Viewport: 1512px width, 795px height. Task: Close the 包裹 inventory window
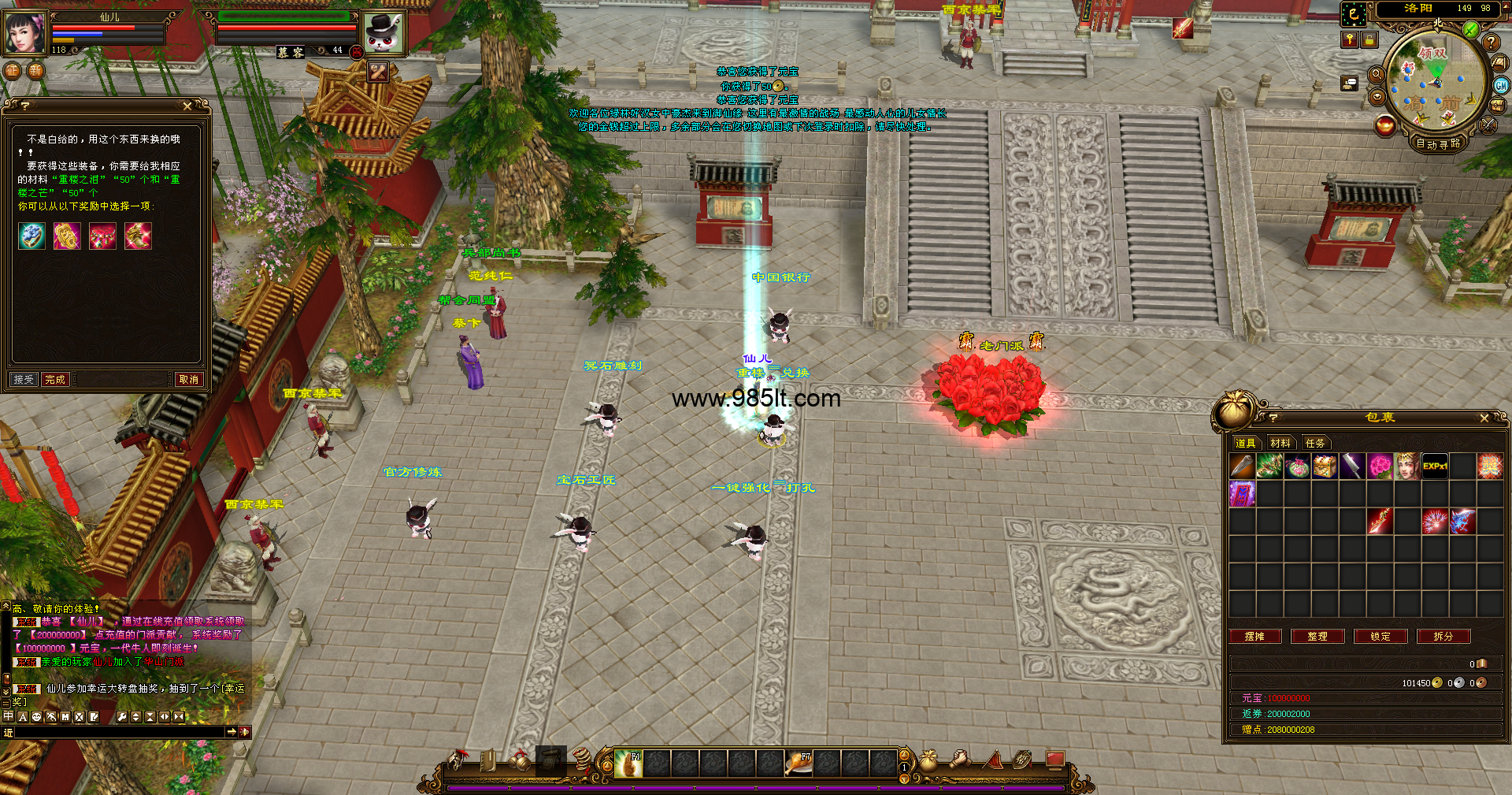[1484, 418]
